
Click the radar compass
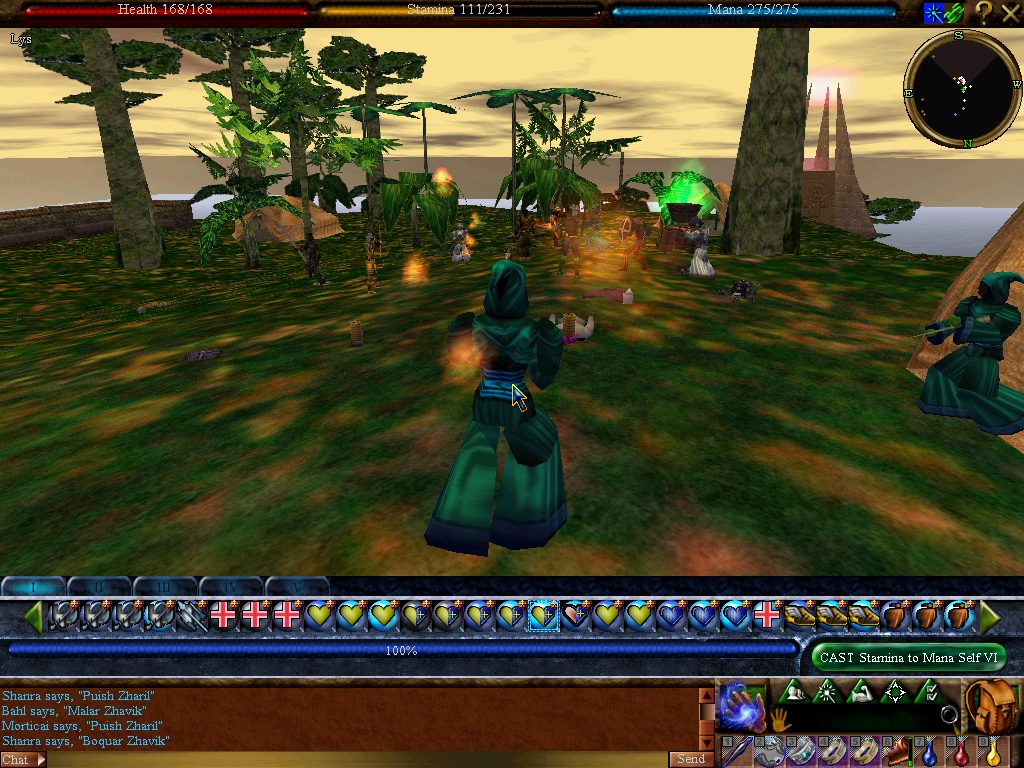[x=962, y=89]
